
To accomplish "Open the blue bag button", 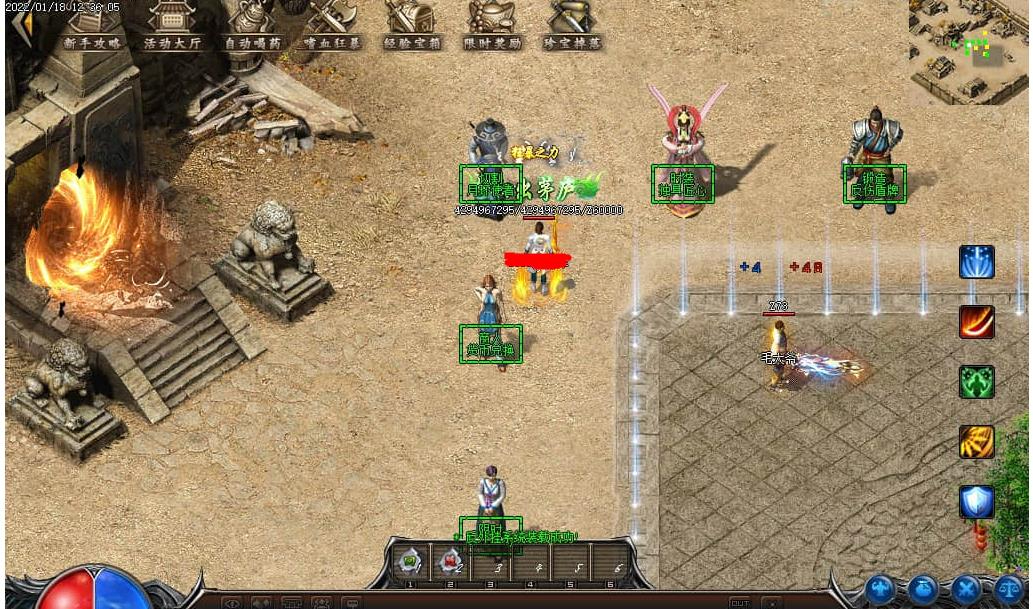I will [923, 589].
